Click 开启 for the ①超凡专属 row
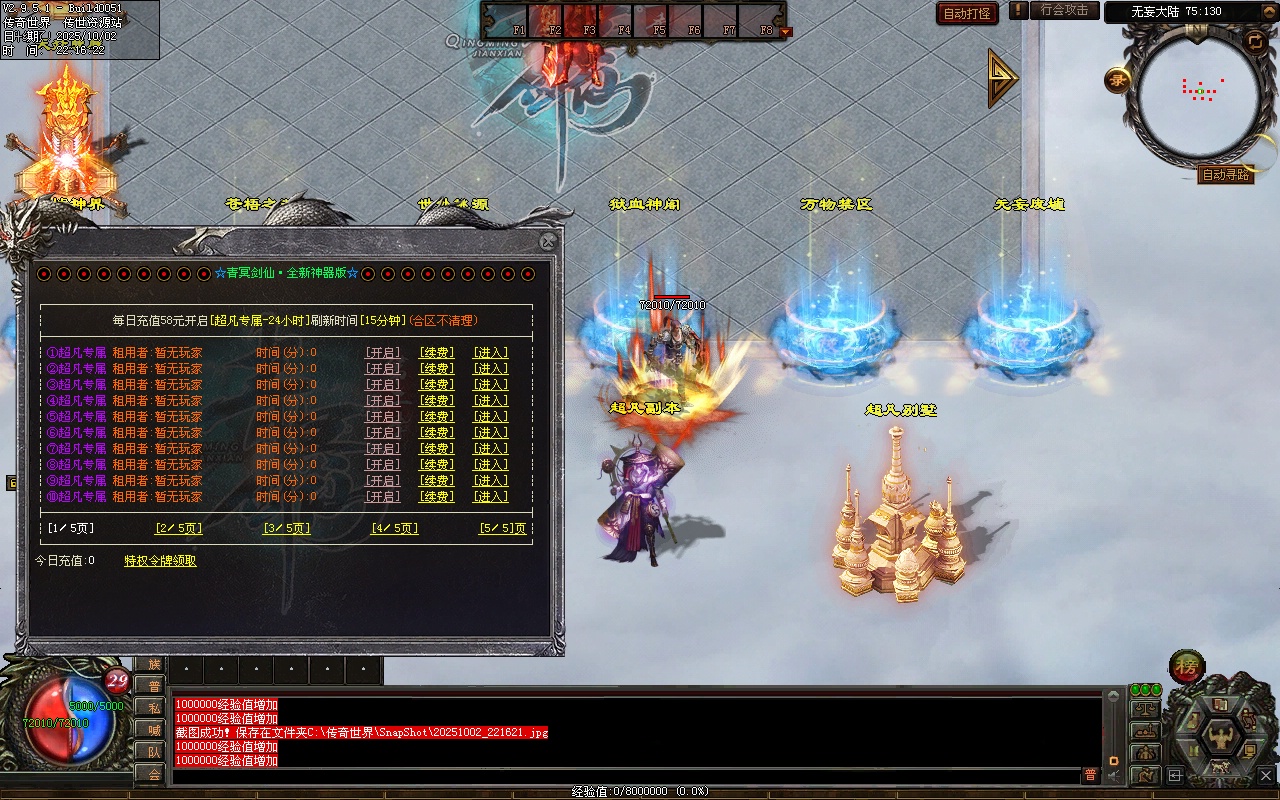This screenshot has width=1280, height=800. [383, 353]
